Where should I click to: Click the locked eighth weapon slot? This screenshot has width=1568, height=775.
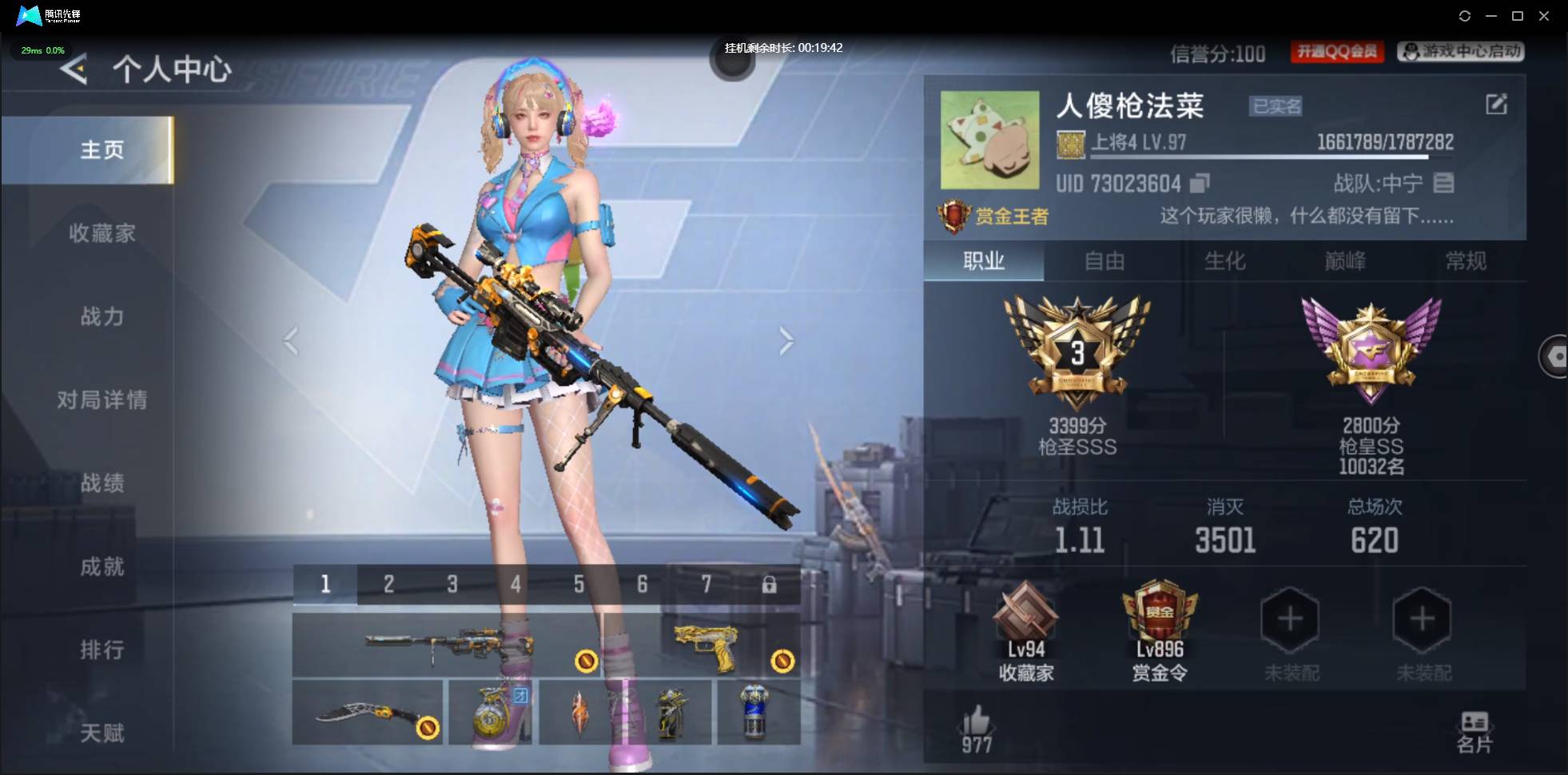click(x=770, y=584)
